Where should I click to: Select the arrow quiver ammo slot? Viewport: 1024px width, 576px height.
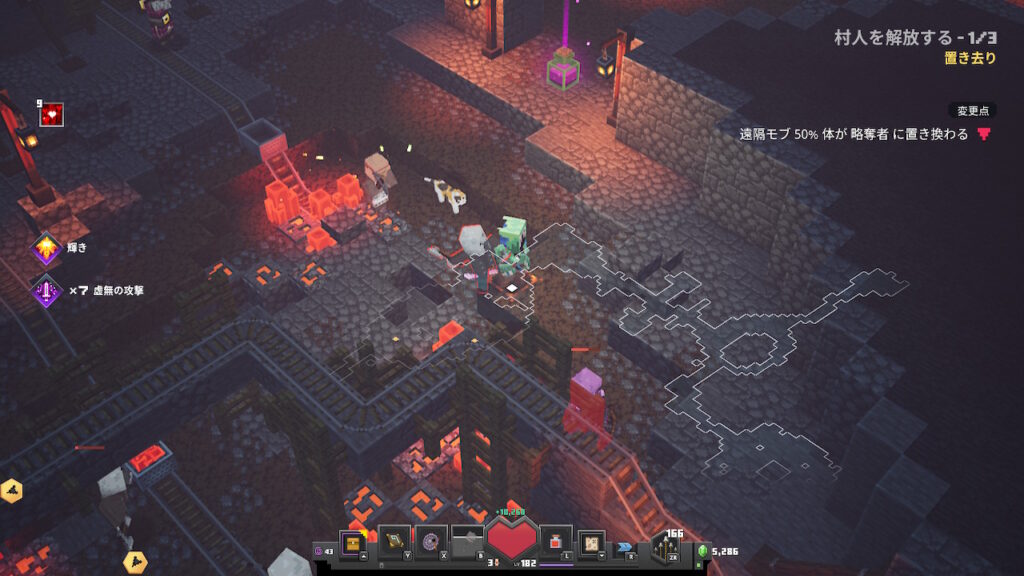[x=665, y=546]
